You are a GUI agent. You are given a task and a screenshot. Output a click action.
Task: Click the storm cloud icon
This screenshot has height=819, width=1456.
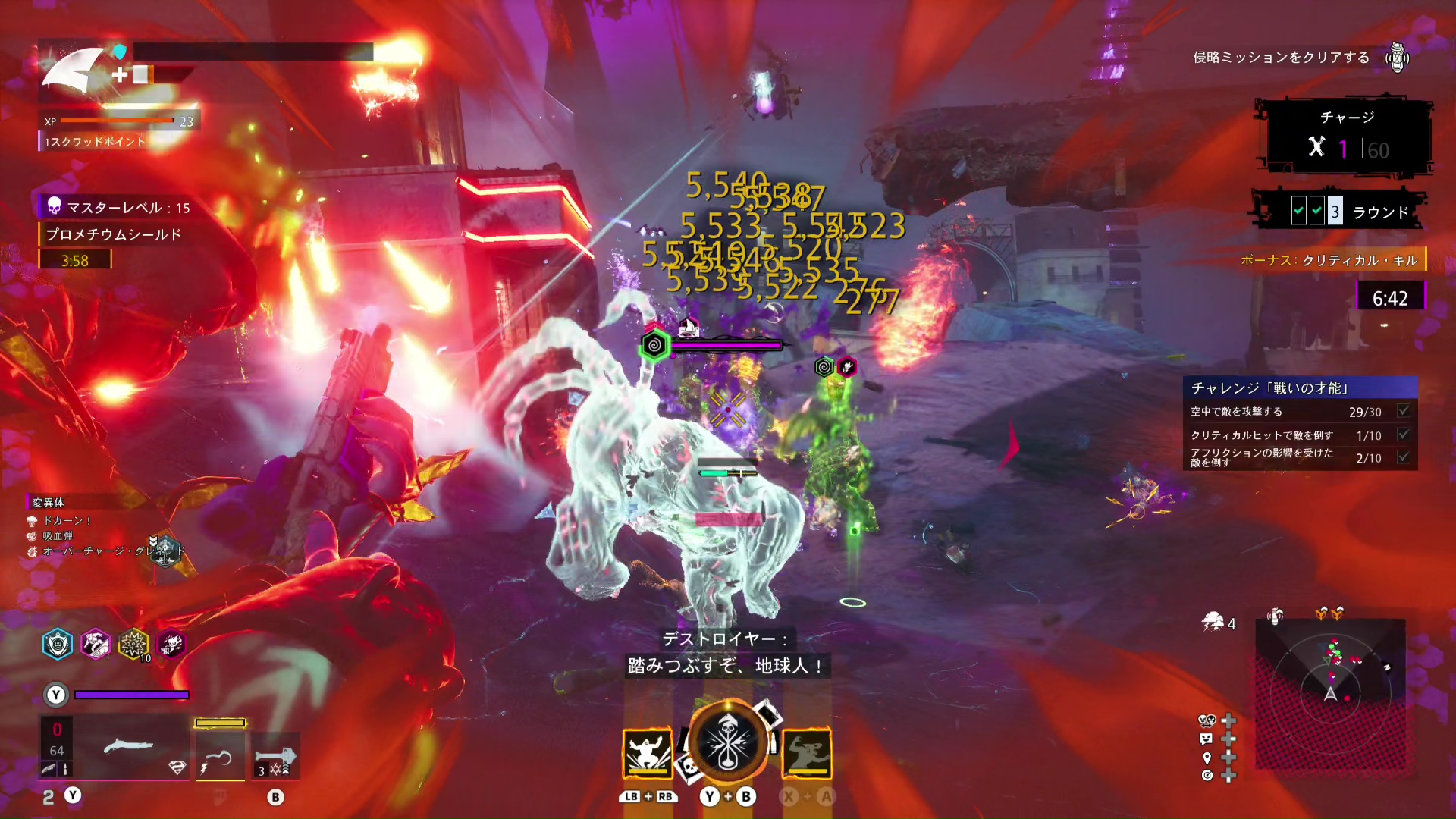pos(1213,623)
